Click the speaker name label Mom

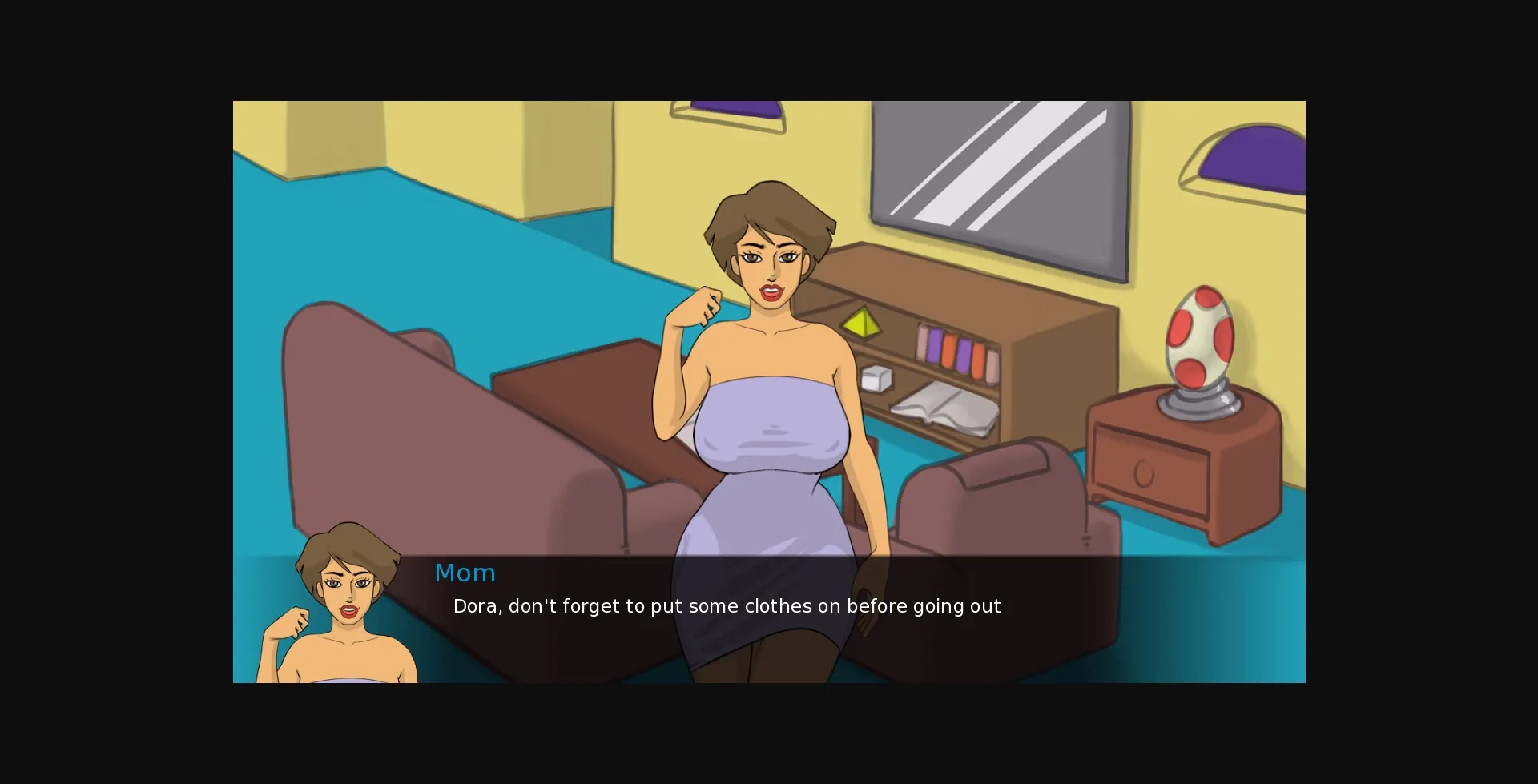(465, 572)
